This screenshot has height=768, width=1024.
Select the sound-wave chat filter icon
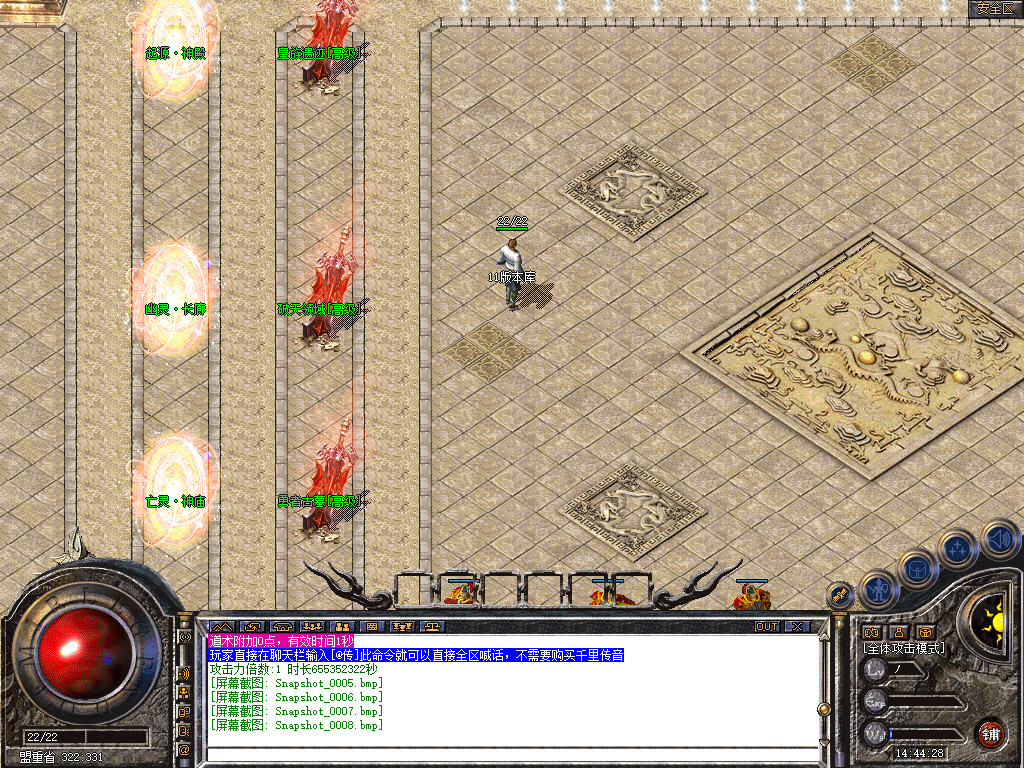[x=185, y=673]
